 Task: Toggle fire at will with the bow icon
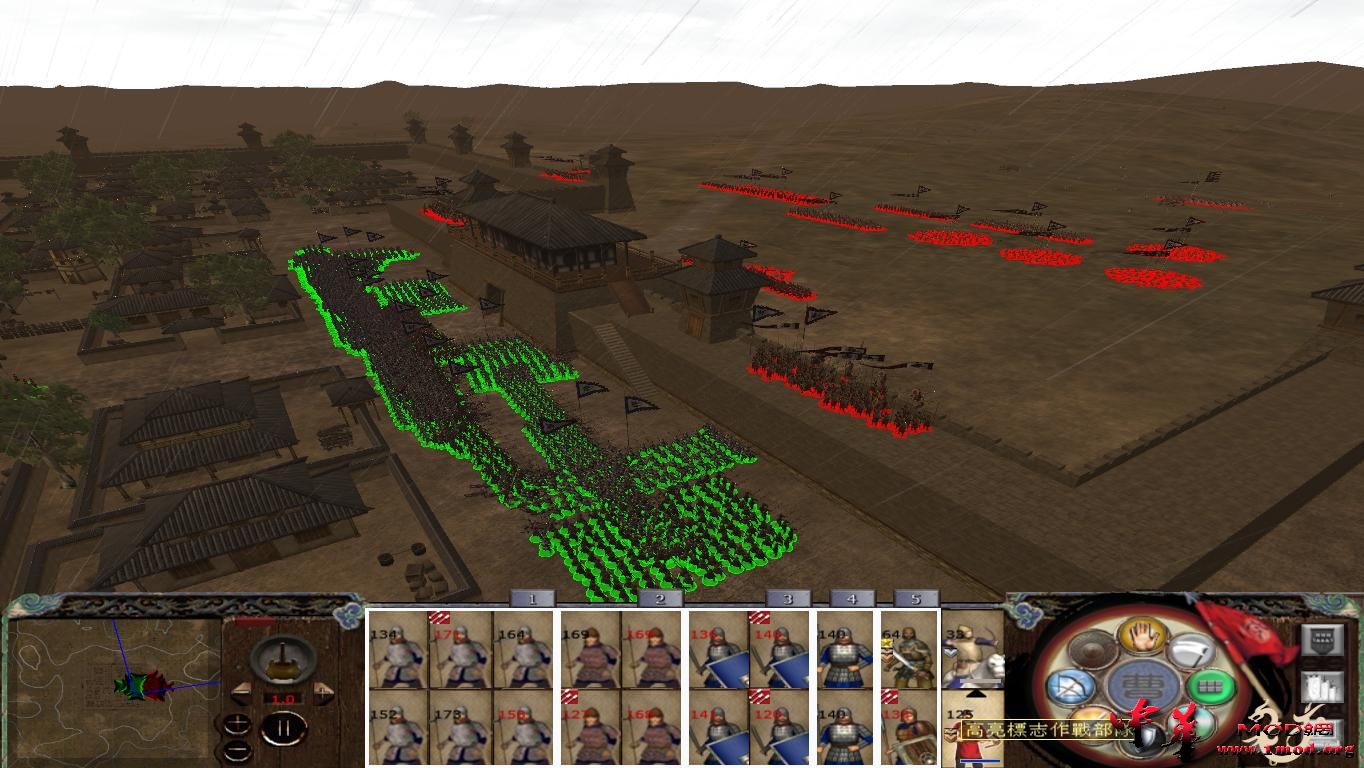(1073, 687)
